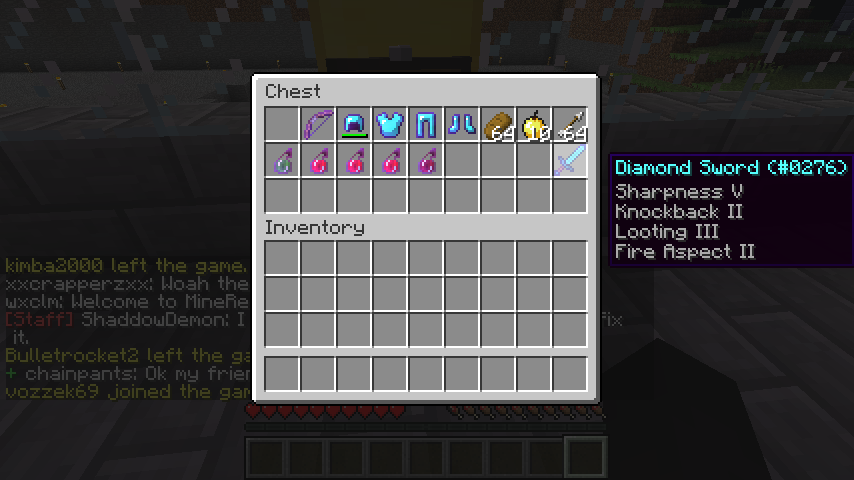Grab the diamond leggings from the chest
This screenshot has height=480, width=854.
click(x=426, y=125)
